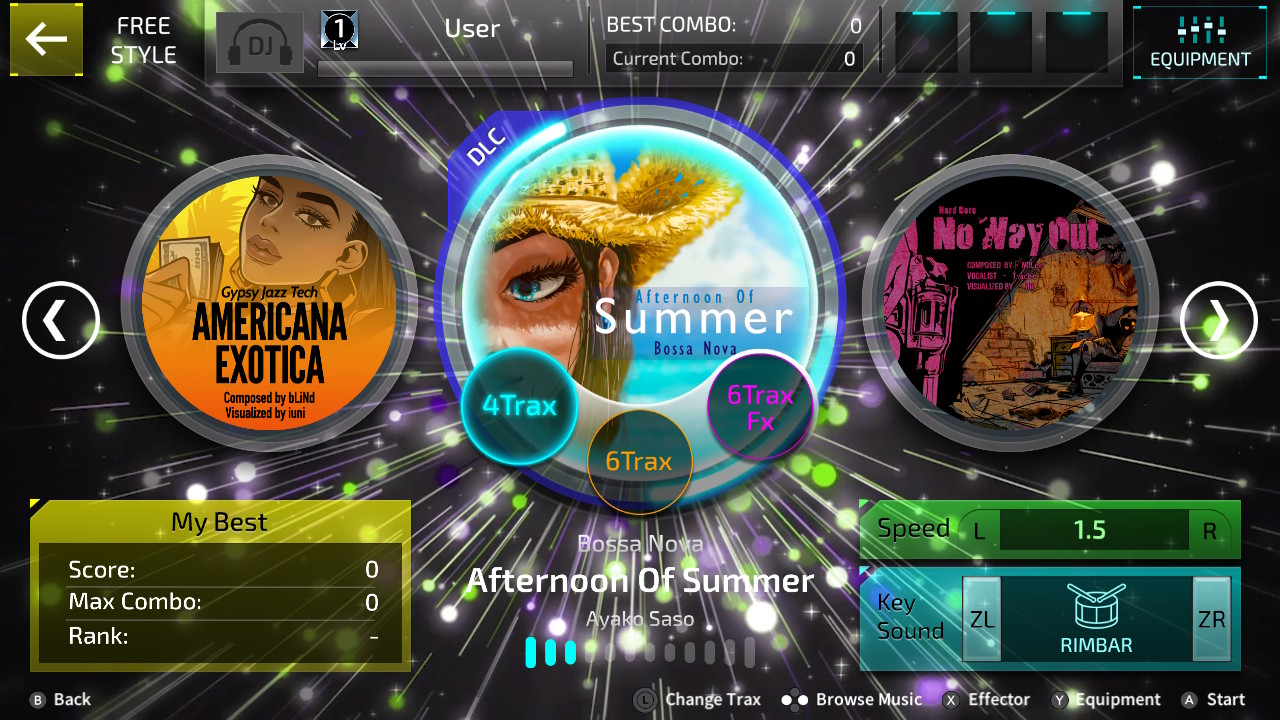The height and width of the screenshot is (720, 1280).
Task: Click the left song navigation chevron
Action: (x=60, y=320)
